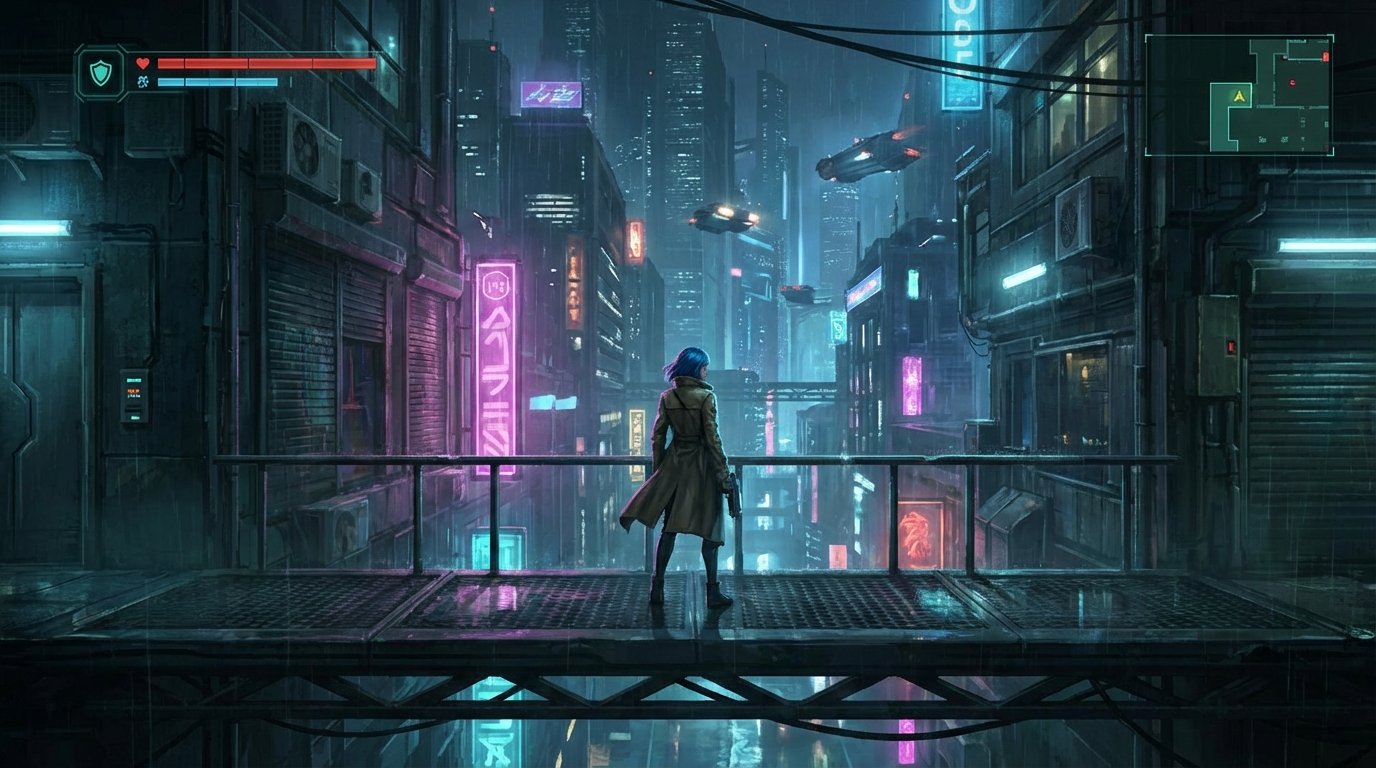Click the red heart icon beside the health bar
The width and height of the screenshot is (1376, 768).
(143, 63)
